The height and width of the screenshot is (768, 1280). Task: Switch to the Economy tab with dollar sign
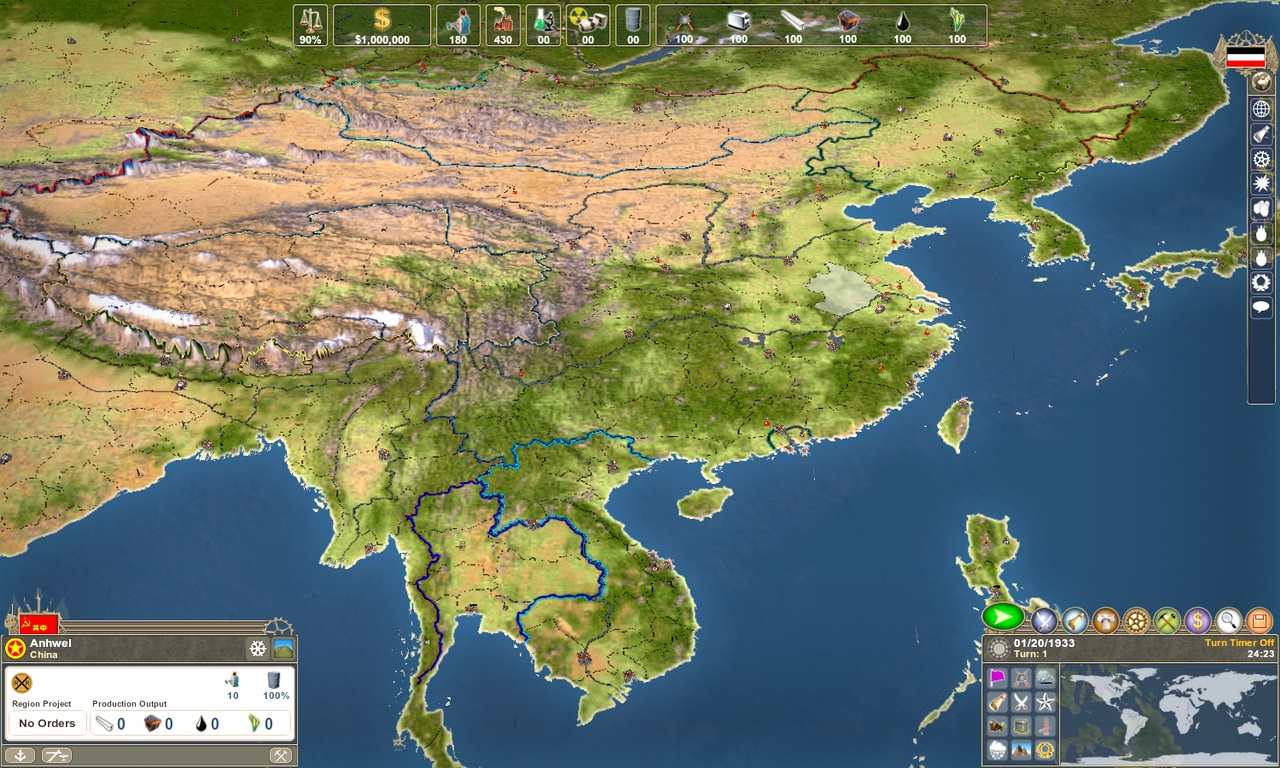[x=1196, y=620]
